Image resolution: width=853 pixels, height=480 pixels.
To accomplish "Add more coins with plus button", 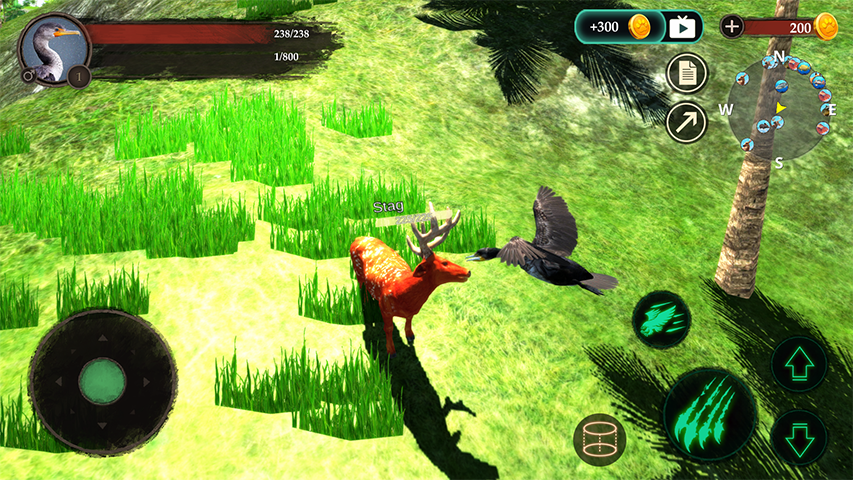I will coord(733,27).
